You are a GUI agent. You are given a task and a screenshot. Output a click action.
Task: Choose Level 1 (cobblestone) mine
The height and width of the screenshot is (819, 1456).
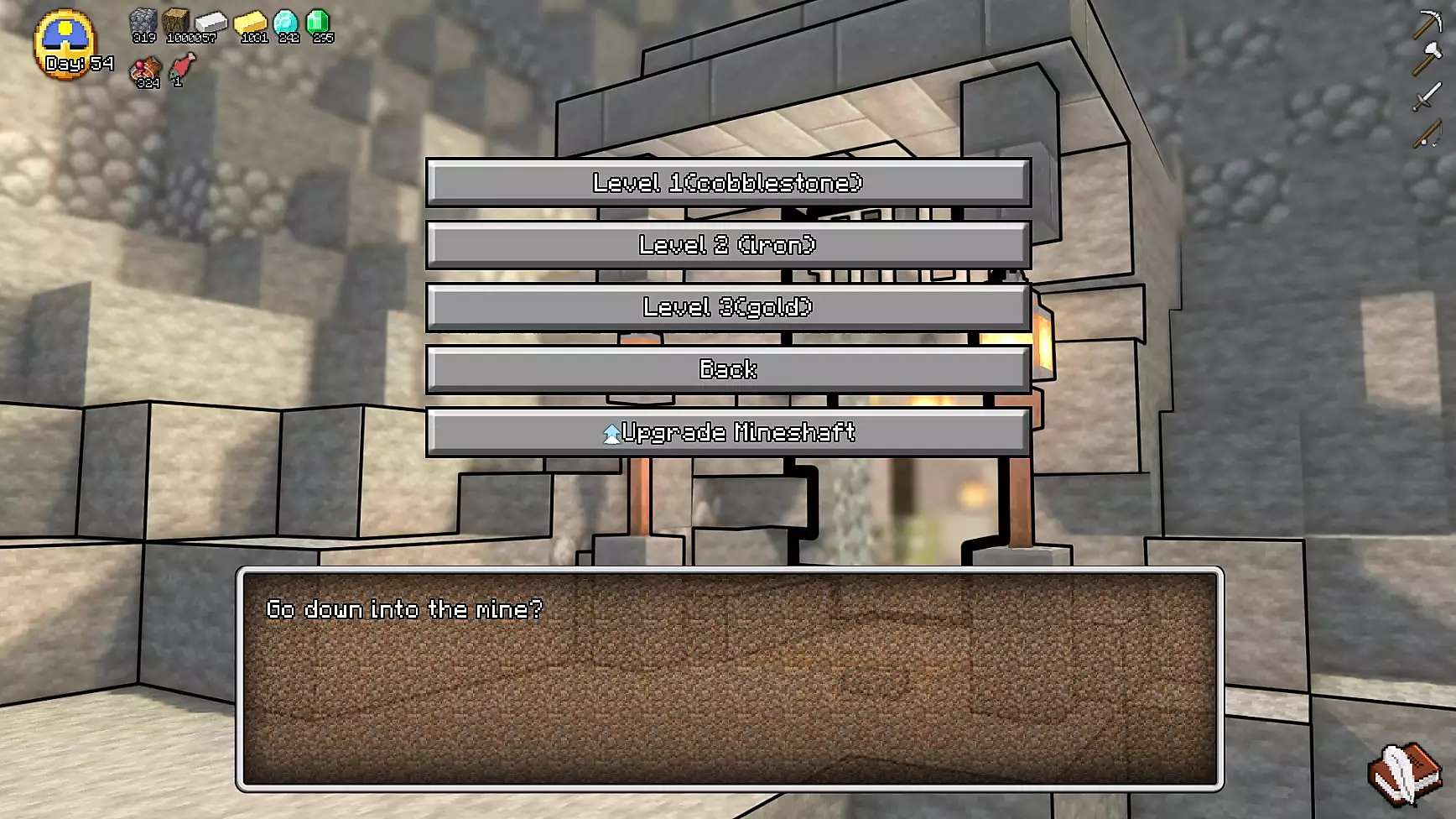pyautogui.click(x=728, y=183)
